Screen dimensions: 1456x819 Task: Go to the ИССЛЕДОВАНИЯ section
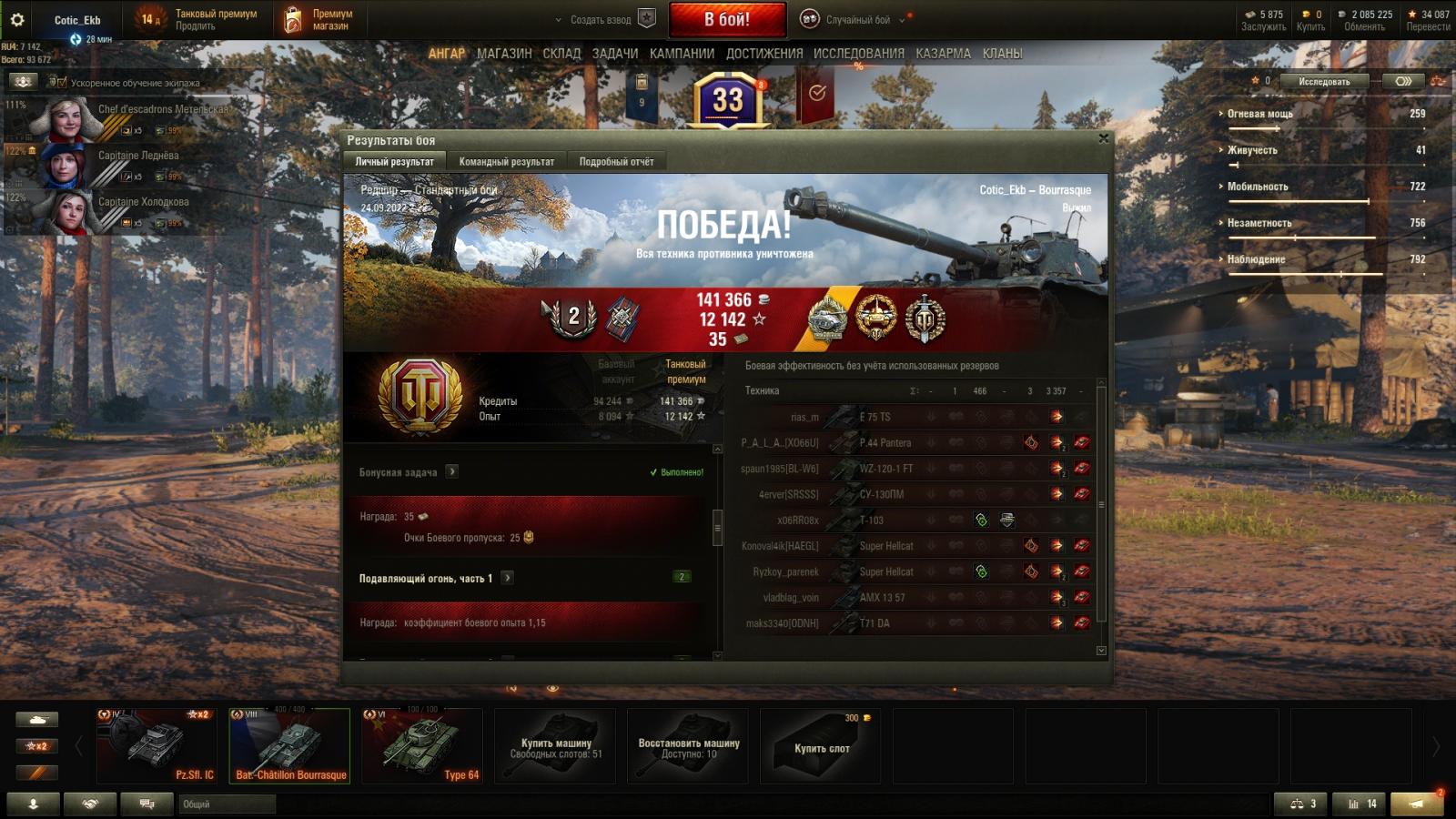click(858, 54)
